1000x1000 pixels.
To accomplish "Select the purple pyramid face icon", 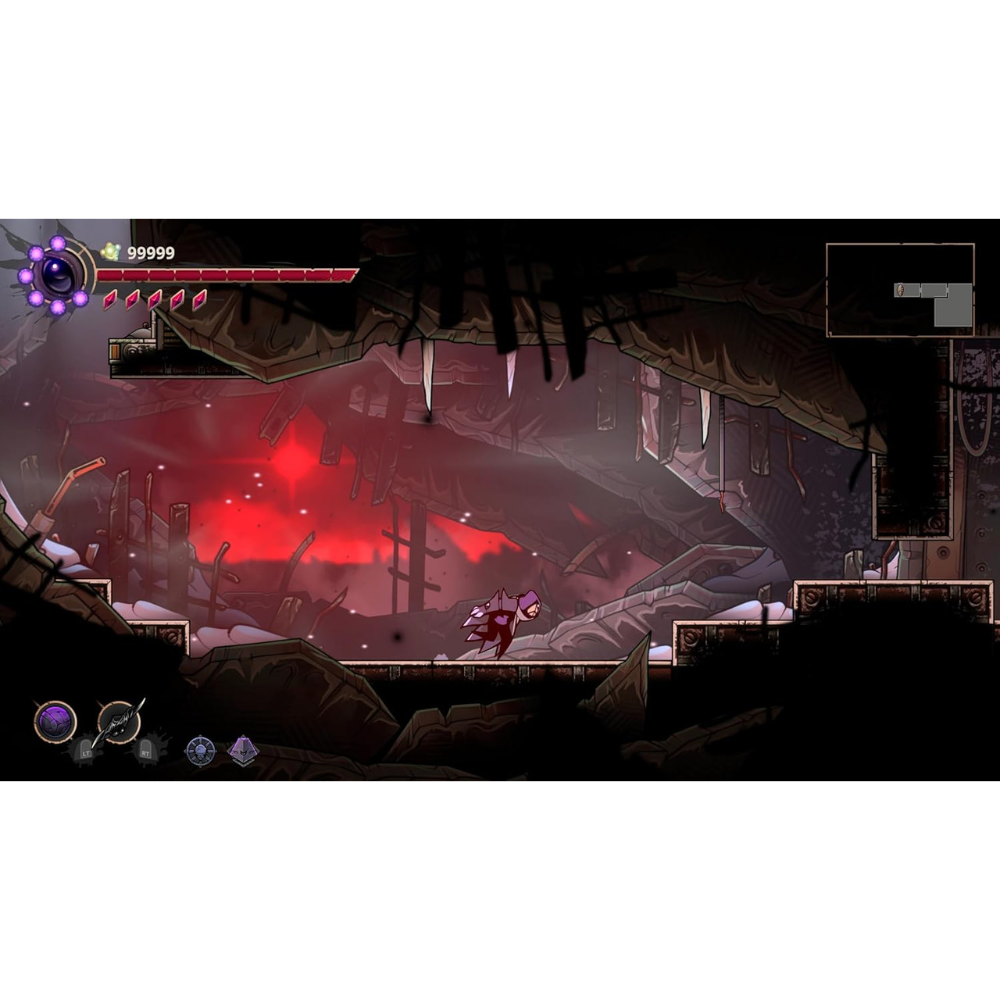I will point(243,750).
